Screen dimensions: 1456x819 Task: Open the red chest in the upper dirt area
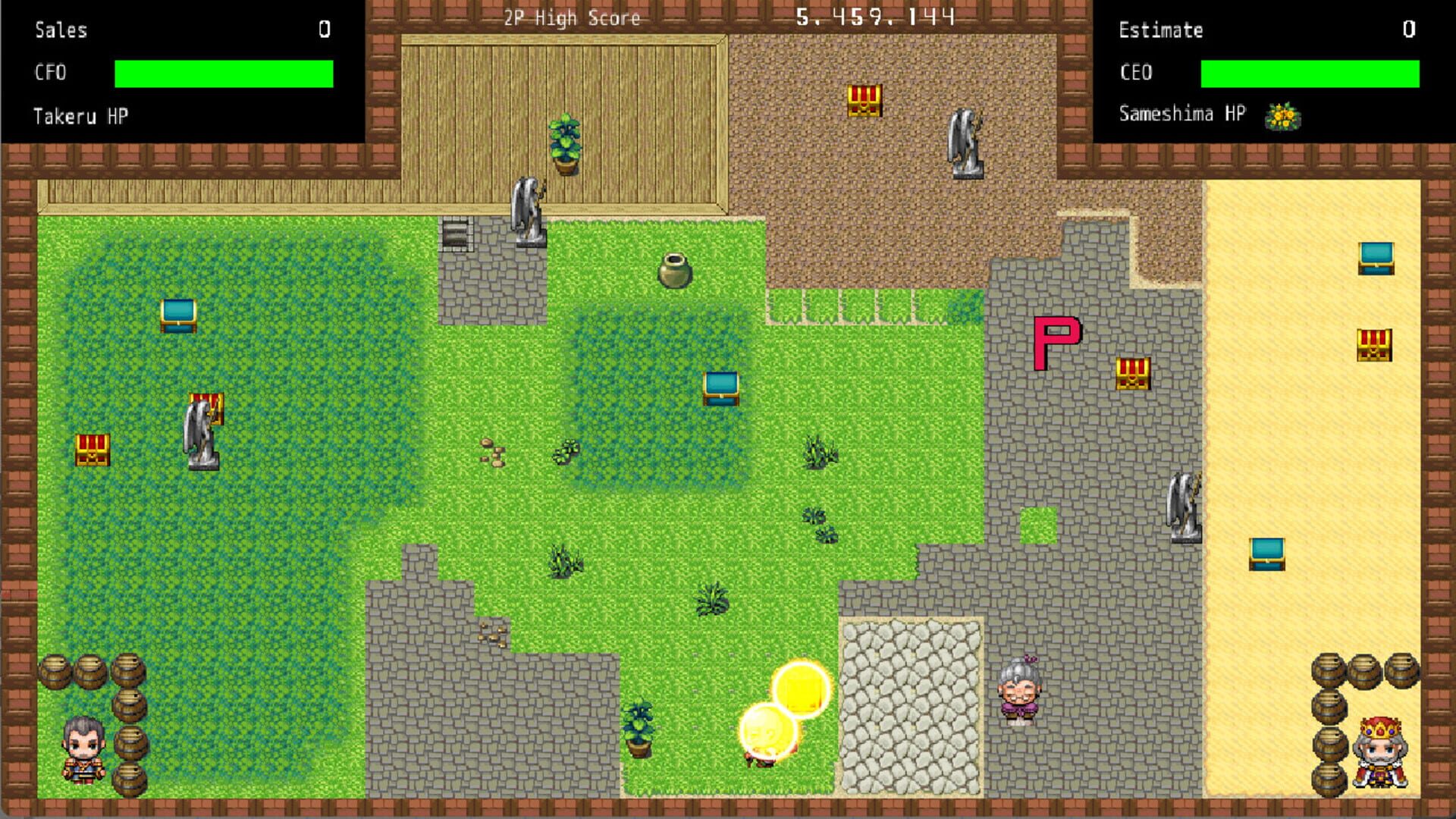pos(864,100)
